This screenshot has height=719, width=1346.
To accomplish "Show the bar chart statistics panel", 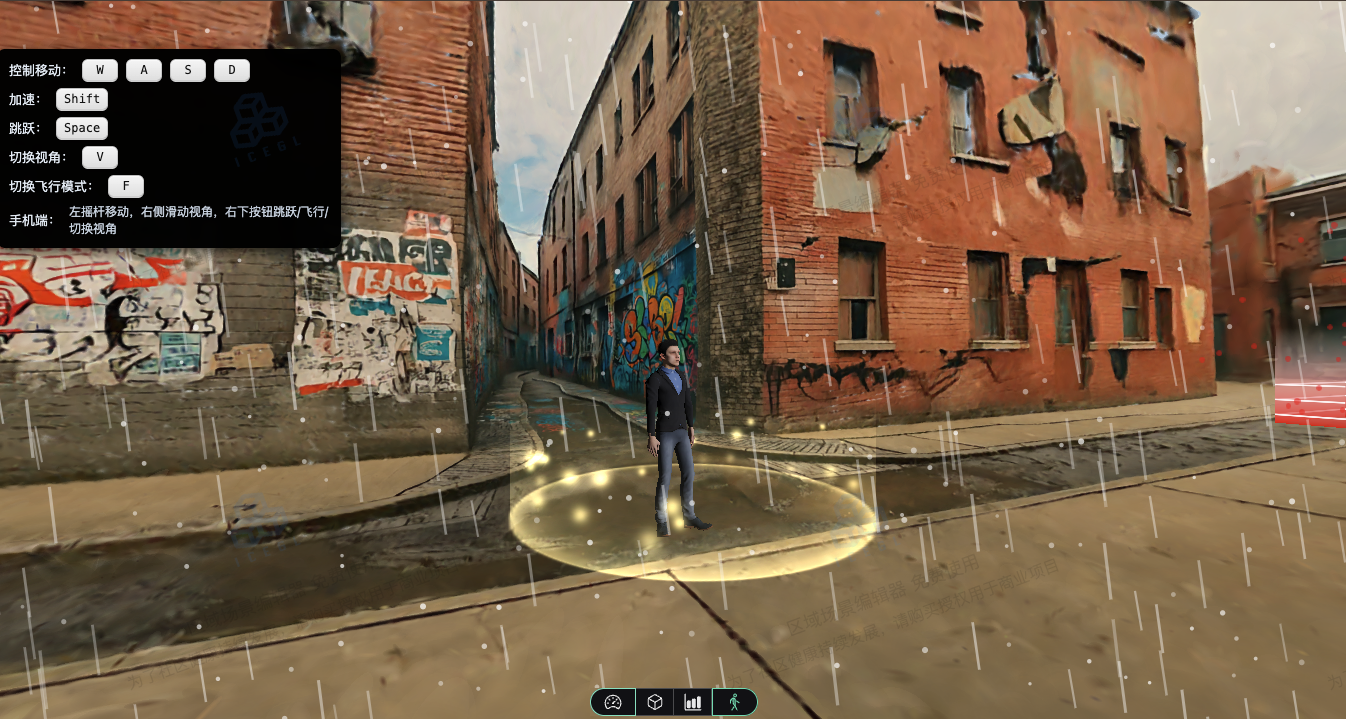I will click(693, 702).
